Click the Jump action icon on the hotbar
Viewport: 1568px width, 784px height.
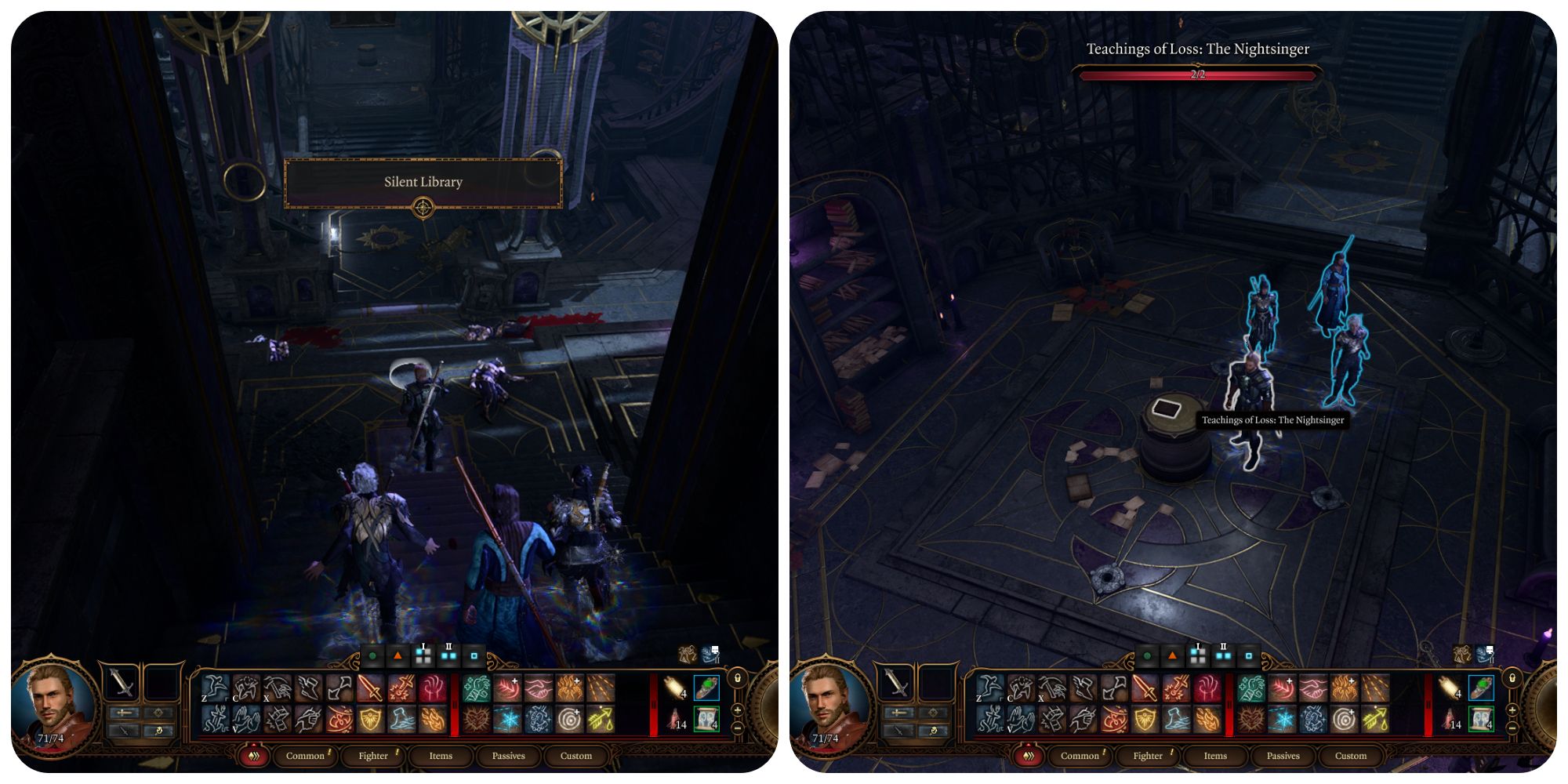[214, 687]
